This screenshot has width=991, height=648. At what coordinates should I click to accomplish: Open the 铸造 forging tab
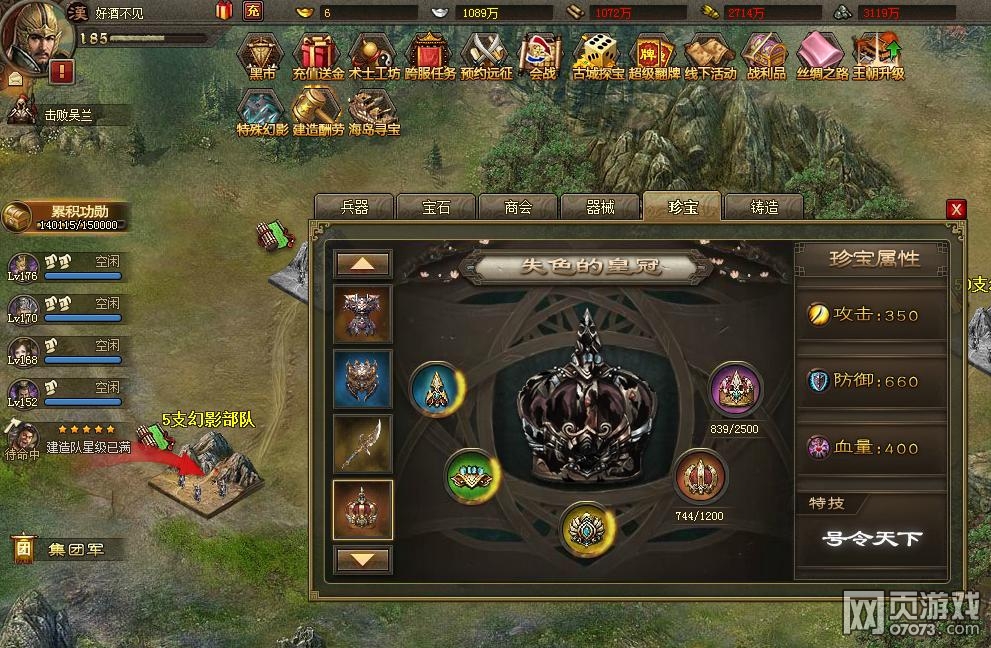tap(764, 207)
